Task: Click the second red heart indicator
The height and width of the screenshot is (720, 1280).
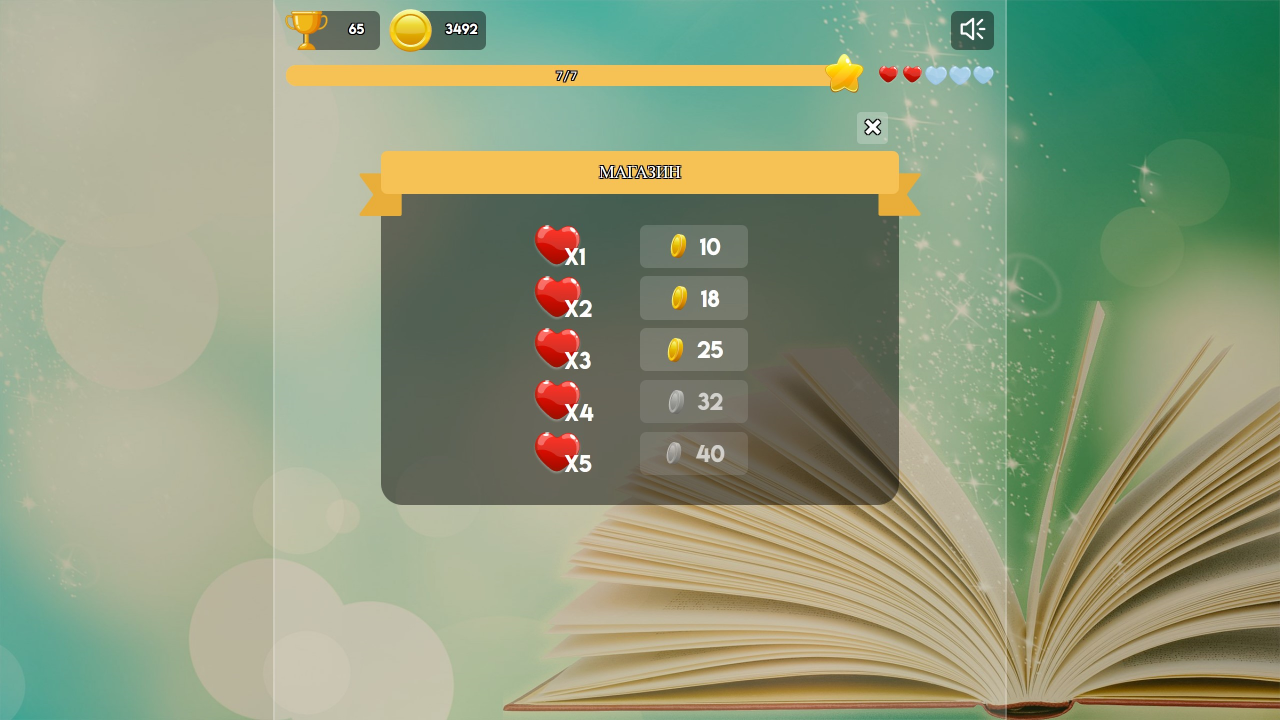Action: pos(911,73)
